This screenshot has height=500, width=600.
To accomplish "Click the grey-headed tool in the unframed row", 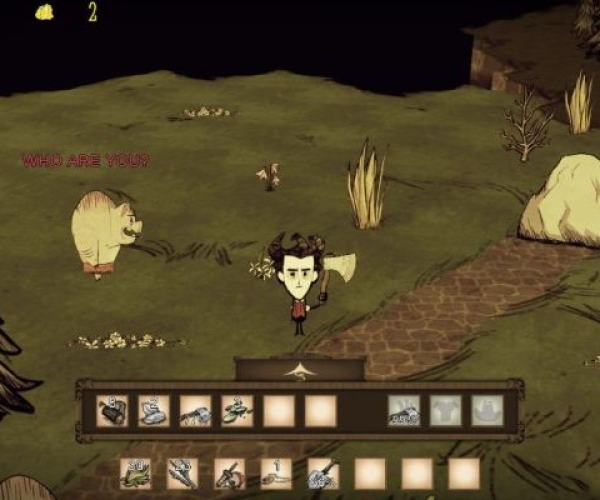I will click(323, 473).
